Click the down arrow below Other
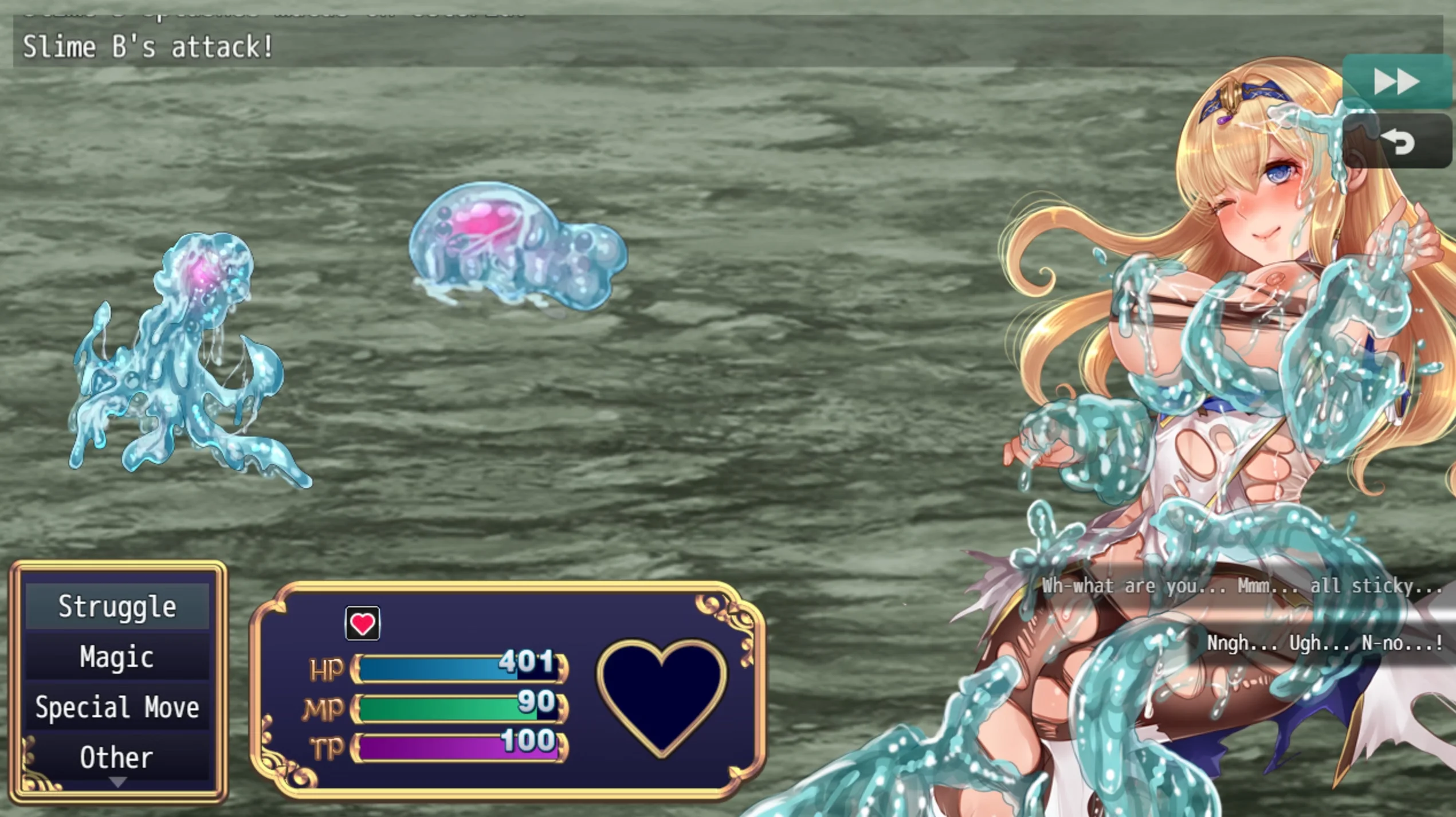Image resolution: width=1456 pixels, height=817 pixels. (117, 782)
